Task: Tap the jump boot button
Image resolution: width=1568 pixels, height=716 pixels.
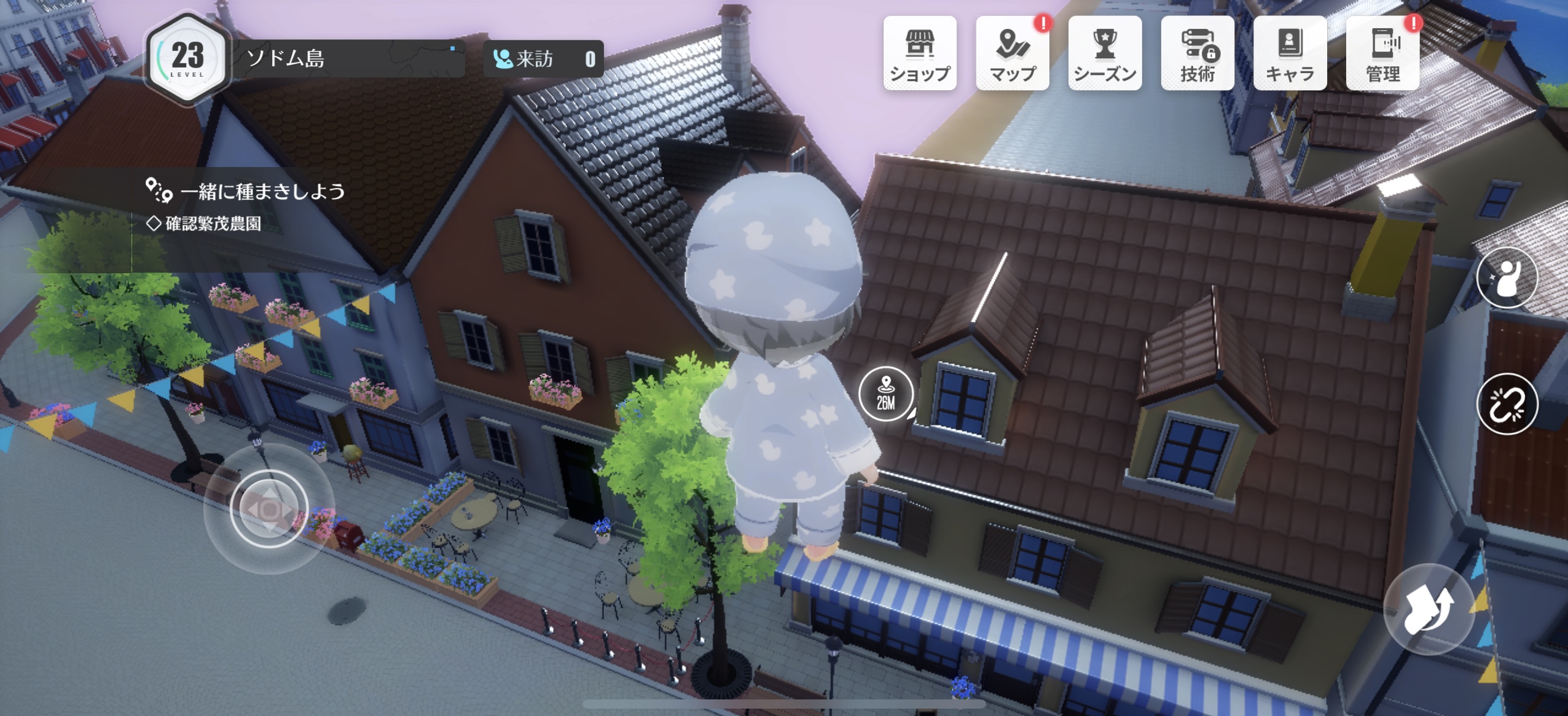Action: (1429, 608)
